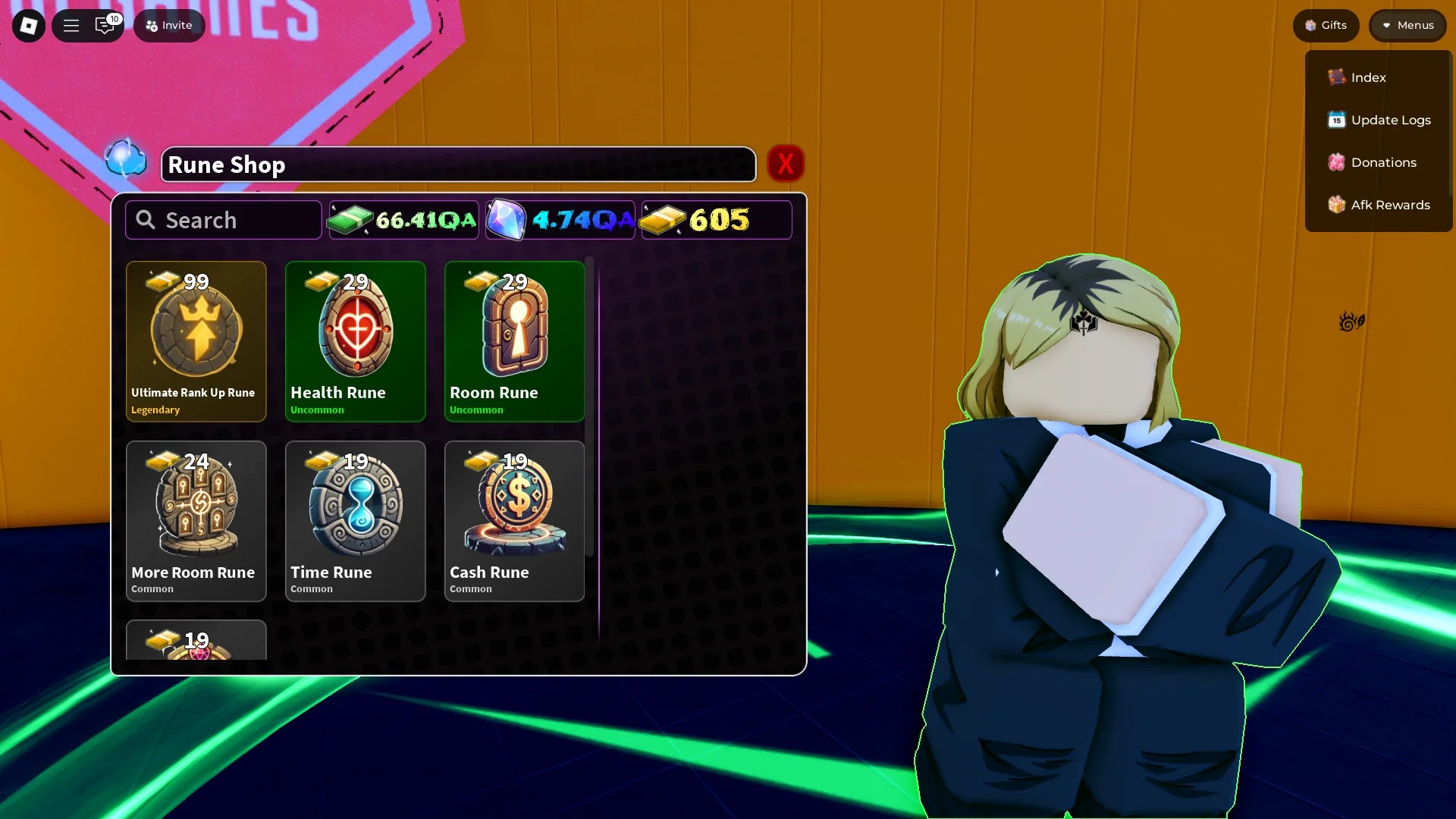Collapse the Menus dropdown

1407,25
